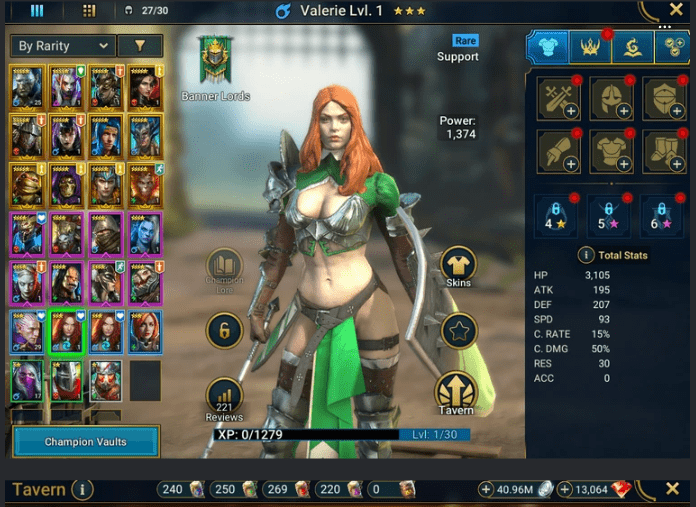Switch to the crown tab
The width and height of the screenshot is (696, 507).
click(590, 46)
